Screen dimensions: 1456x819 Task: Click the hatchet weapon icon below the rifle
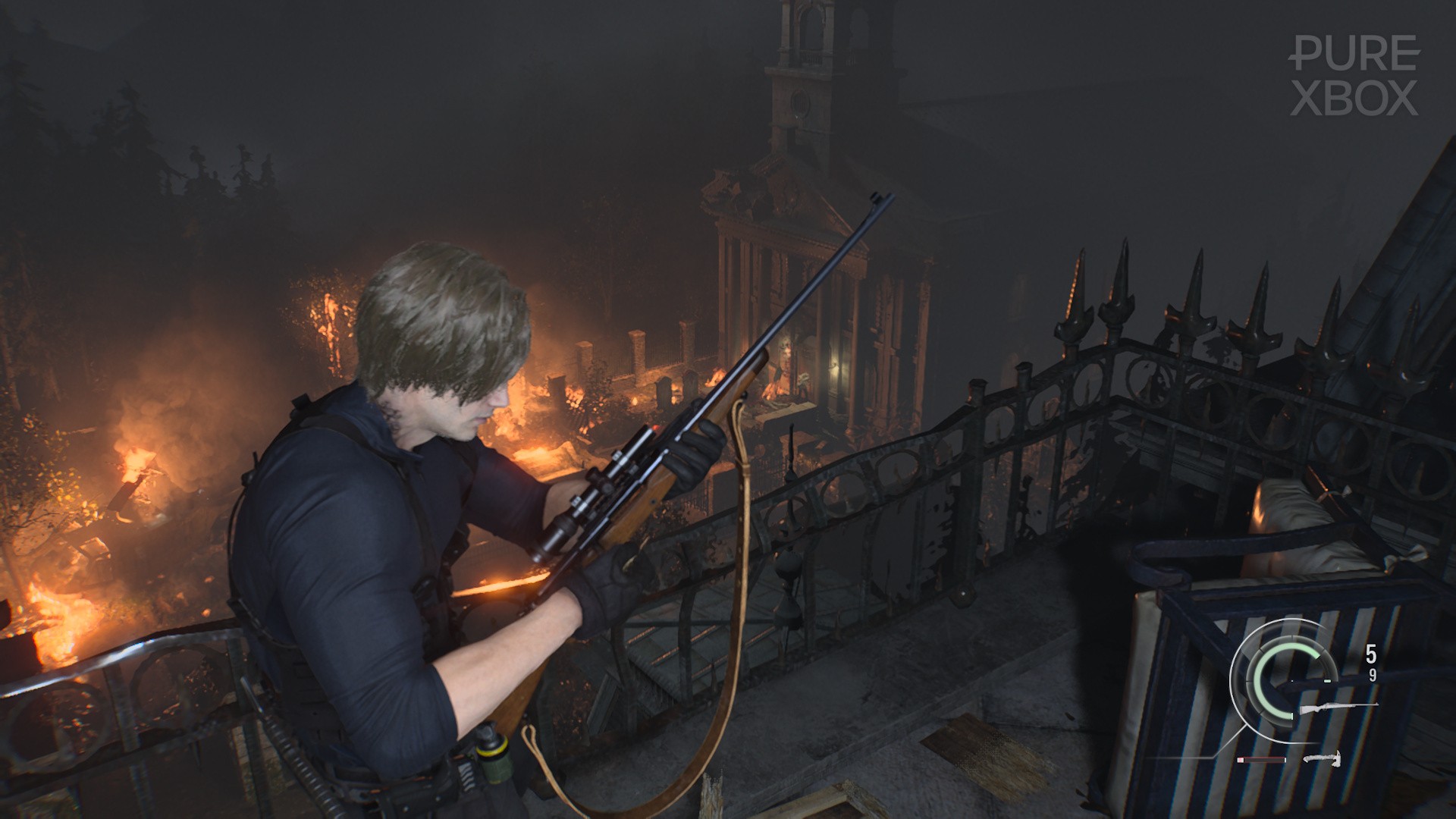click(1323, 759)
